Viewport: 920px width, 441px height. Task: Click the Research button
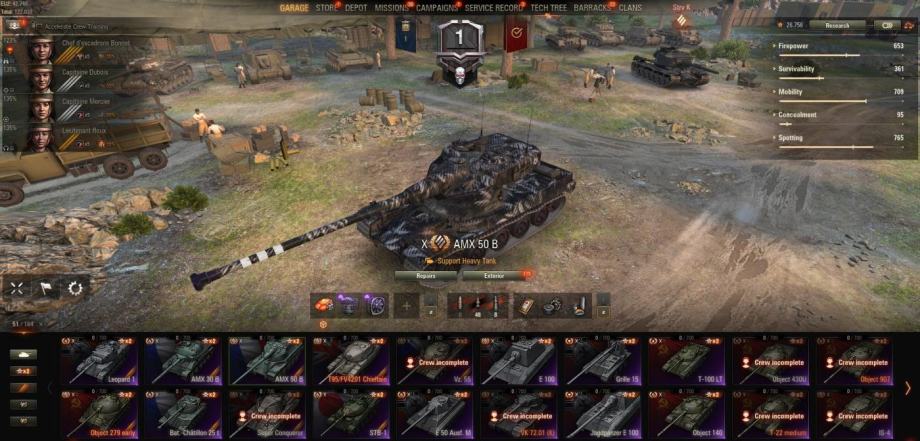click(837, 25)
